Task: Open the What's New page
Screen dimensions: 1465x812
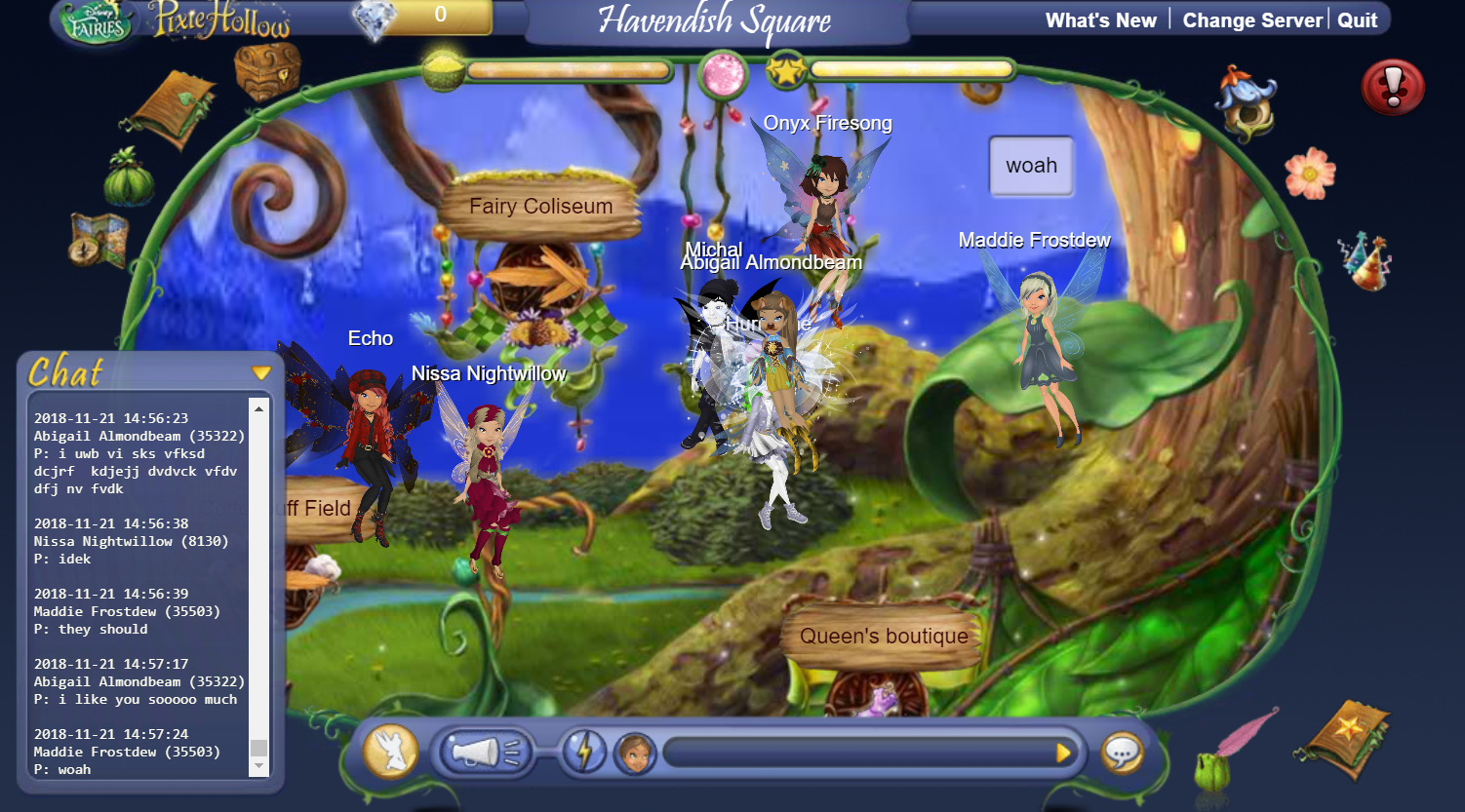Action: point(1100,20)
